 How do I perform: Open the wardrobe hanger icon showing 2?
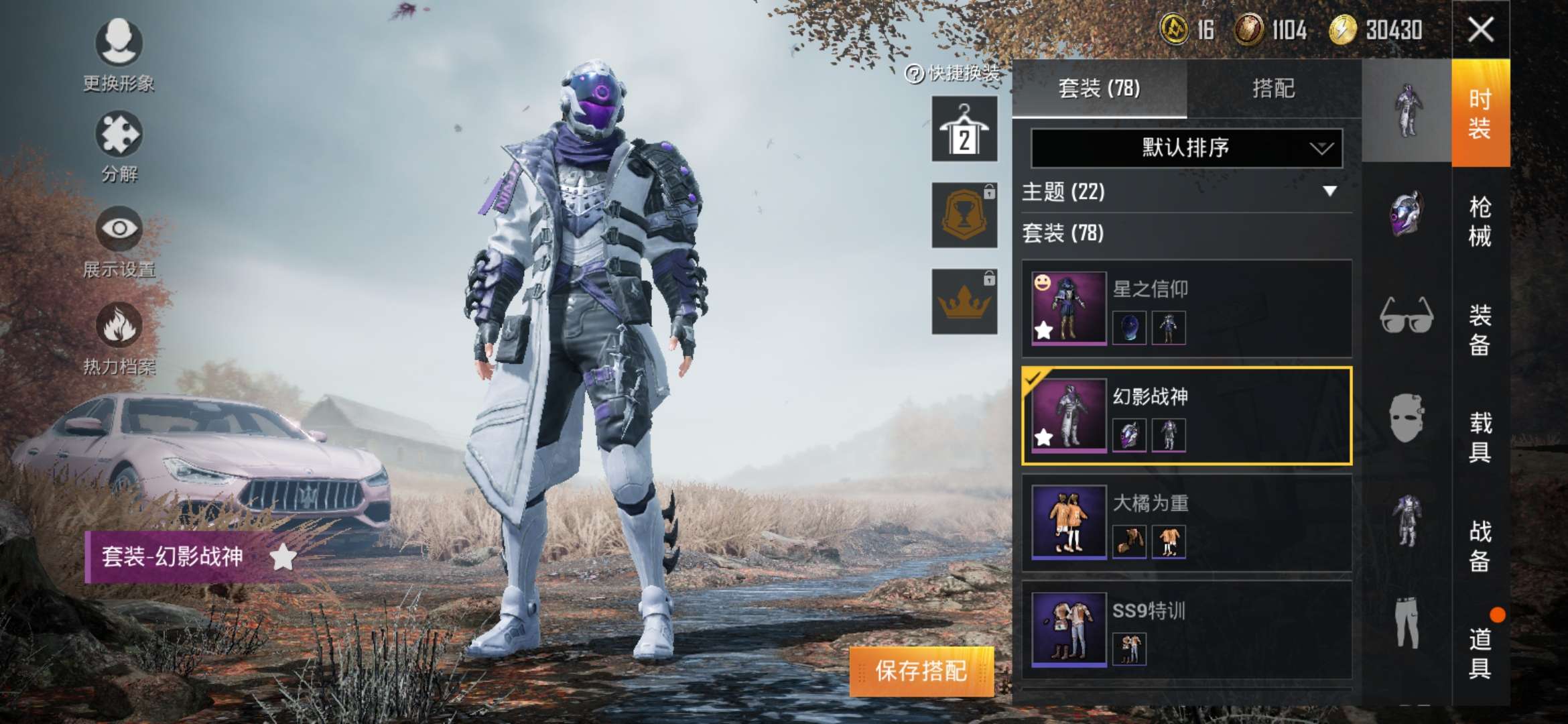(x=965, y=127)
